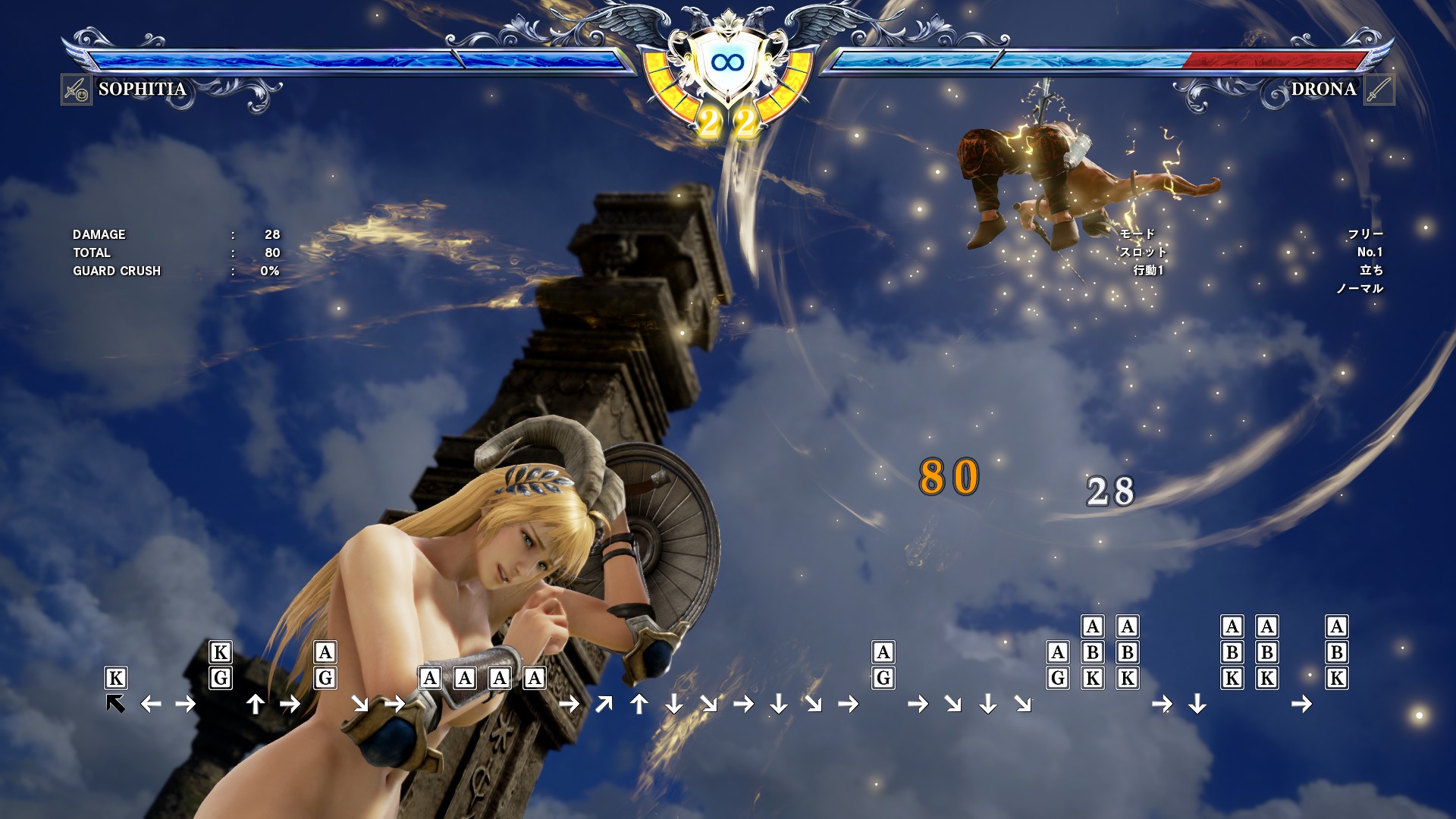Viewport: 1456px width, 819px height.
Task: Click Drona's sword style icon
Action: 1378,90
